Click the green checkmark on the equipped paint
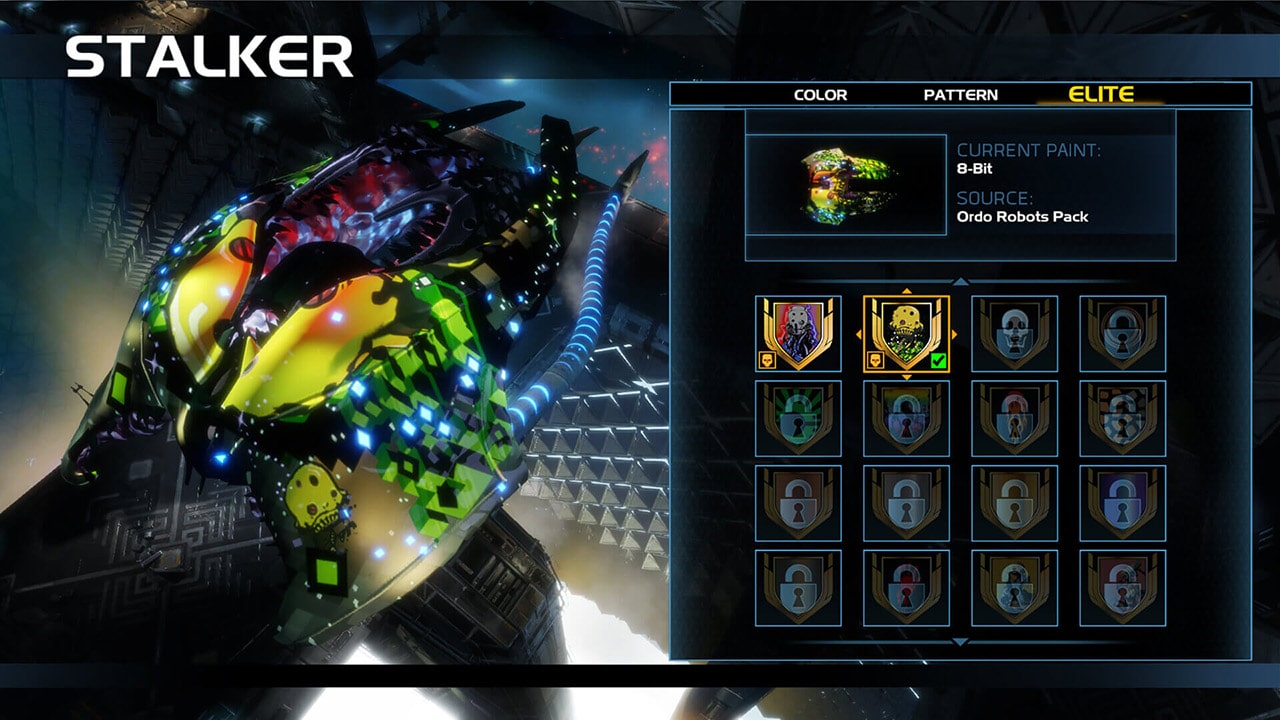The height and width of the screenshot is (720, 1280). [940, 358]
